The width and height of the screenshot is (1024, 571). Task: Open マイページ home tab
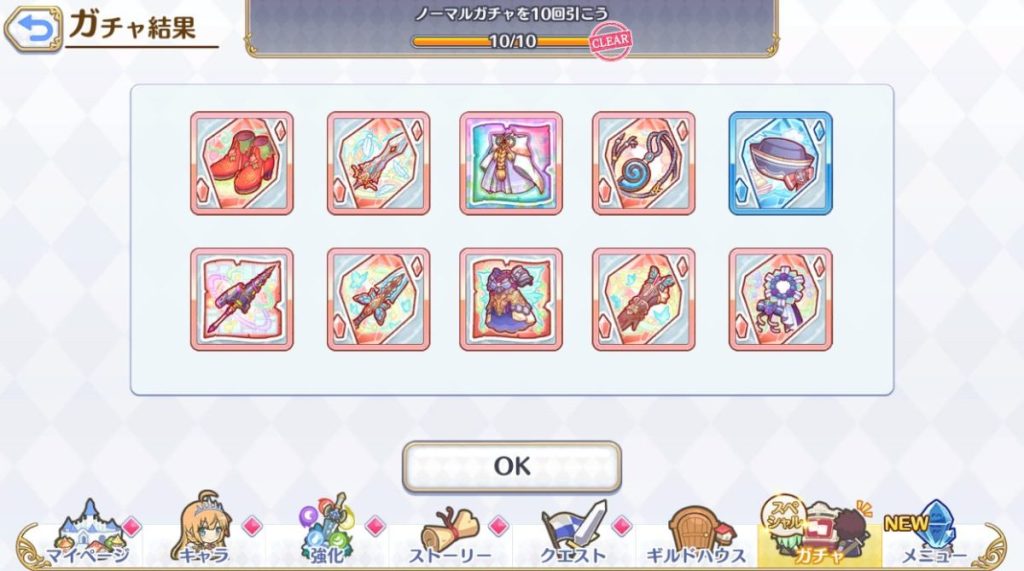point(87,538)
